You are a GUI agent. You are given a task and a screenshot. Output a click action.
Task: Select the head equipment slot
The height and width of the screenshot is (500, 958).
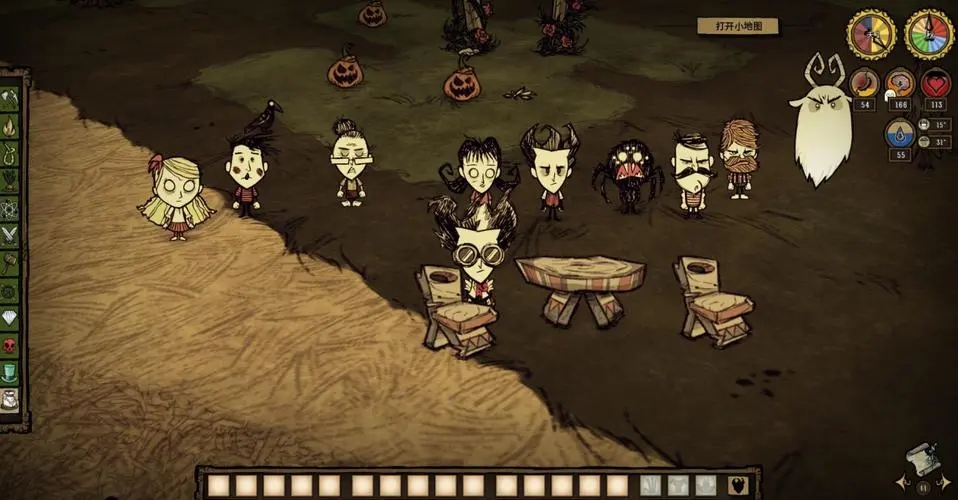point(706,485)
